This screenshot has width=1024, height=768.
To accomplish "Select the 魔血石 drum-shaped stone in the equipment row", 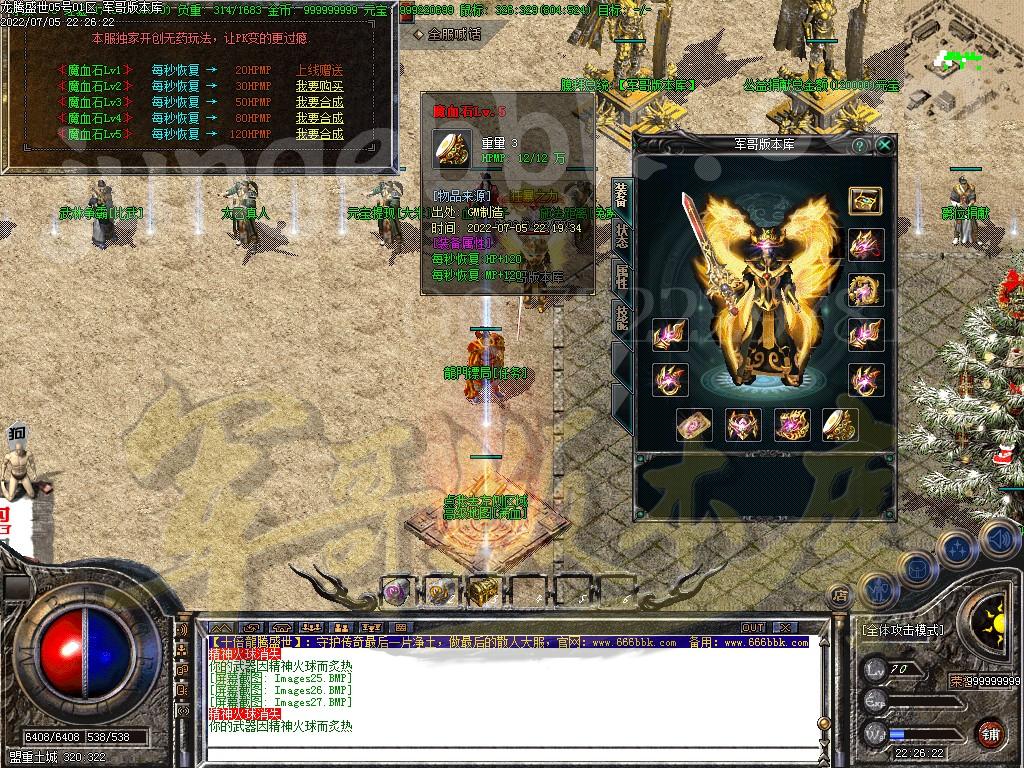I will click(x=841, y=425).
